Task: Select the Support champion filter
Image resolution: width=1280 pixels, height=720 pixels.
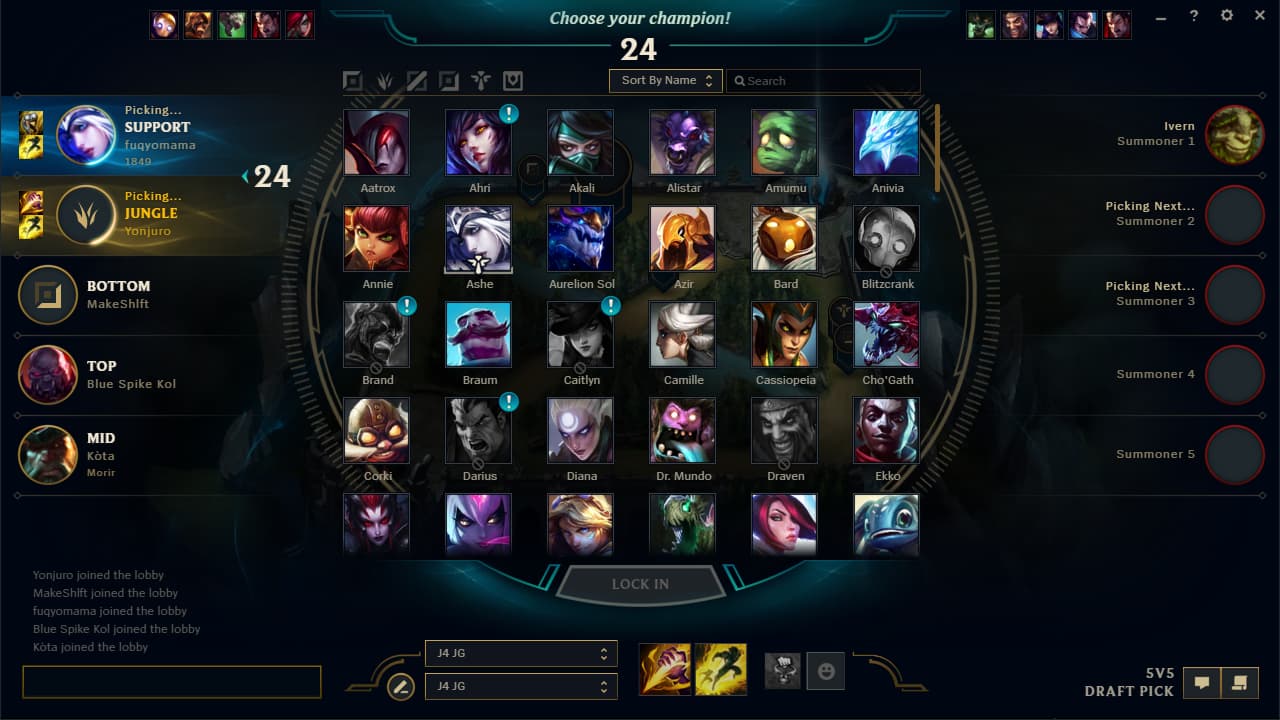Action: click(x=481, y=80)
